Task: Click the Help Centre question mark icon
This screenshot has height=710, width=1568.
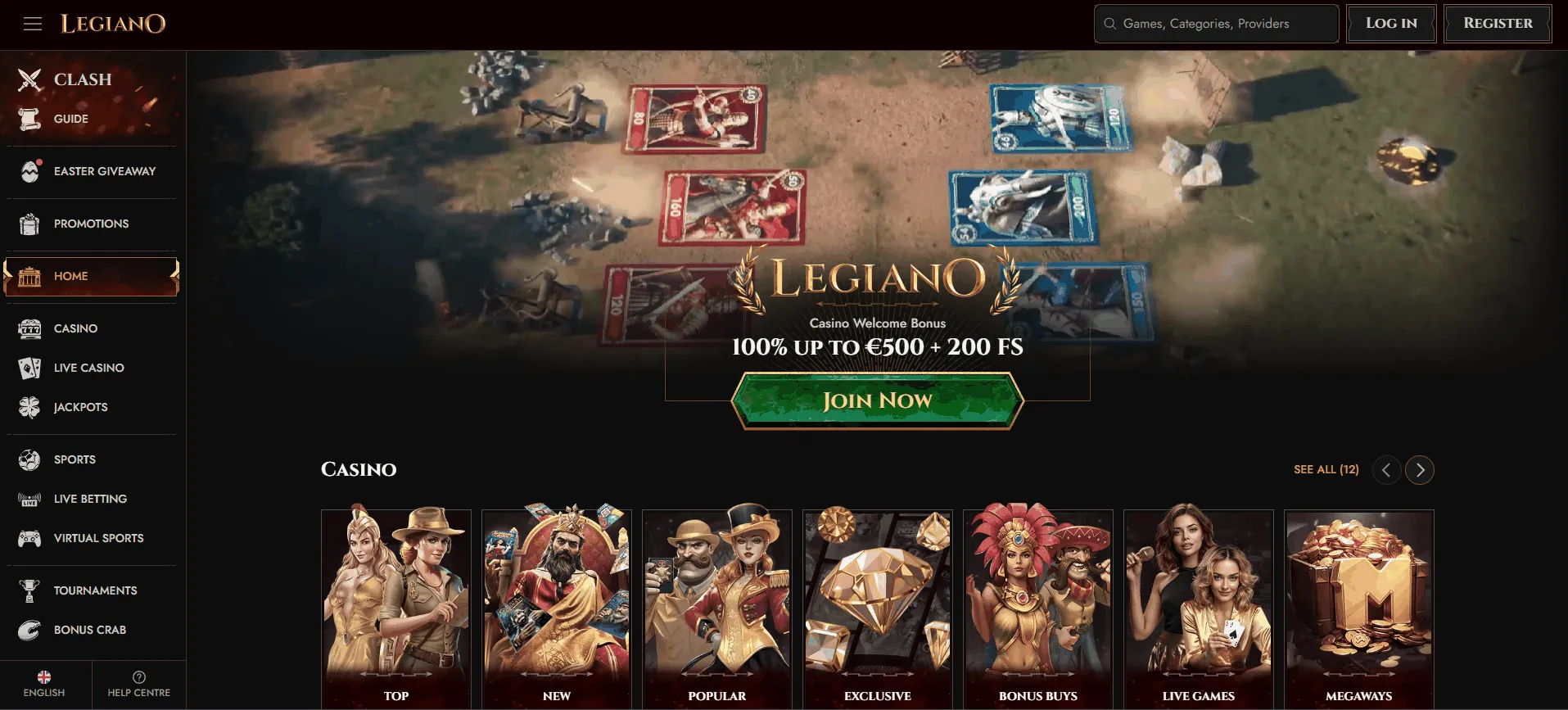Action: click(x=138, y=676)
